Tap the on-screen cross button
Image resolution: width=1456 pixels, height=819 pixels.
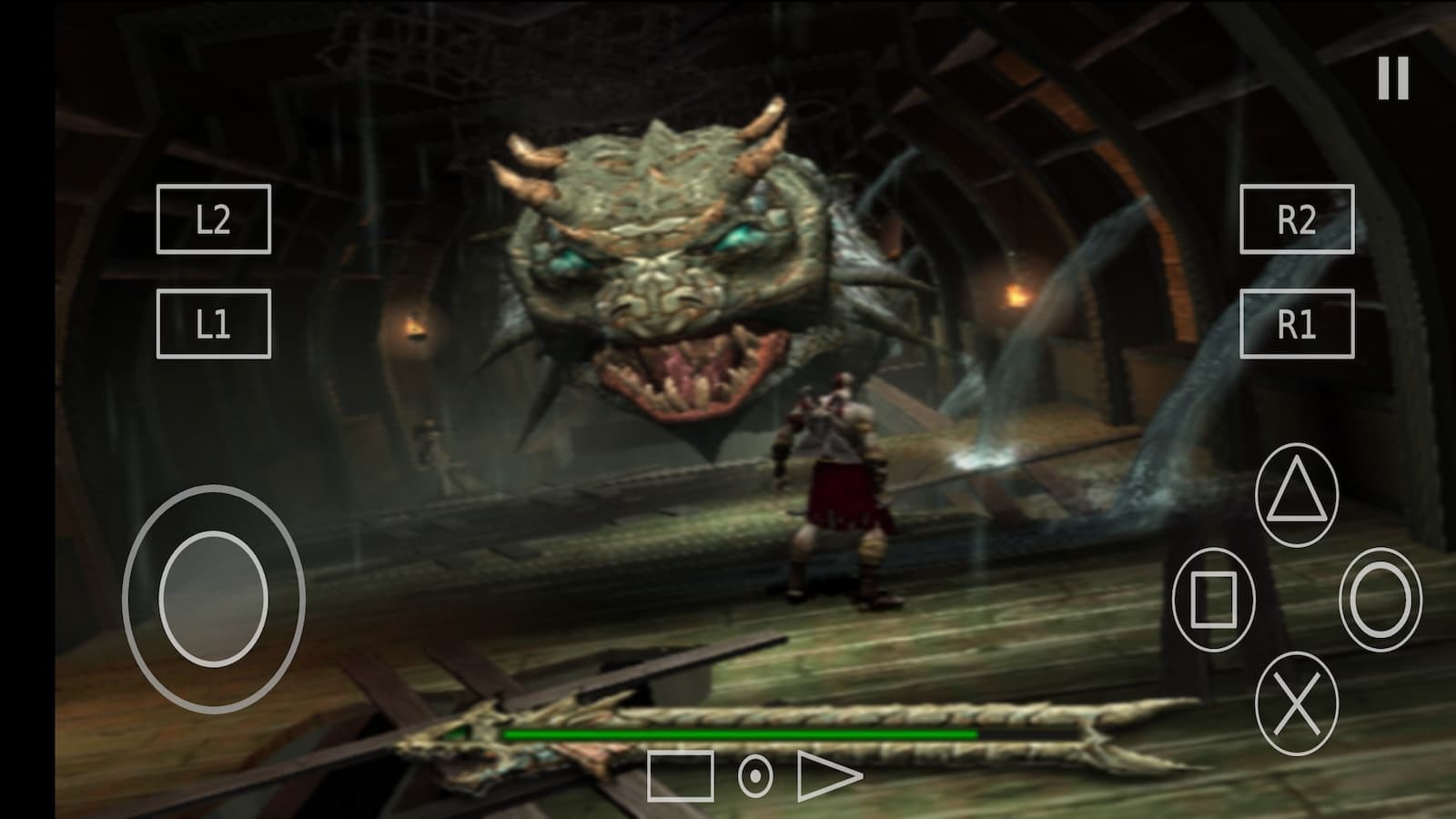click(1297, 703)
